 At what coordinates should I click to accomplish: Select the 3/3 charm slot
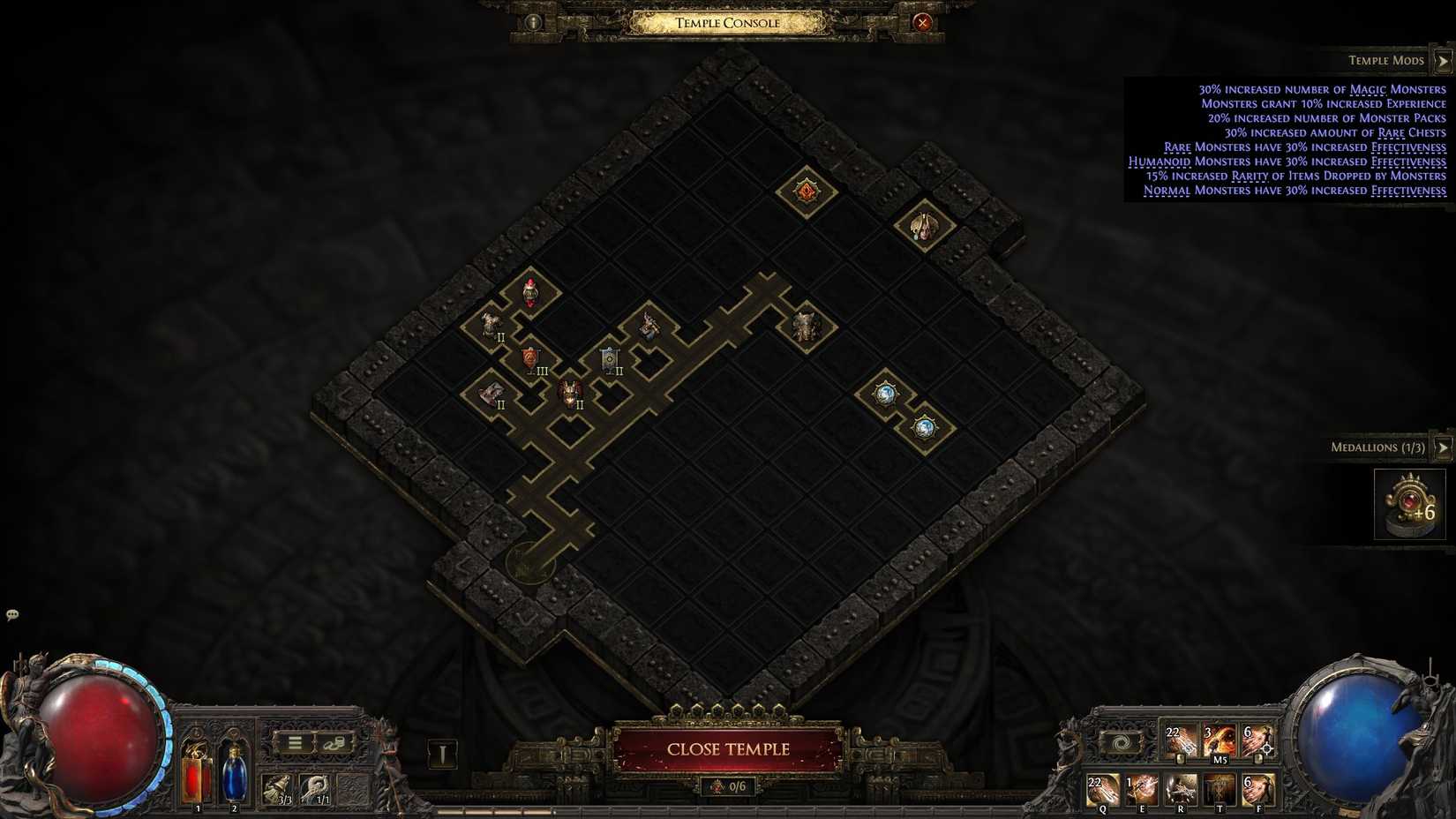[278, 789]
